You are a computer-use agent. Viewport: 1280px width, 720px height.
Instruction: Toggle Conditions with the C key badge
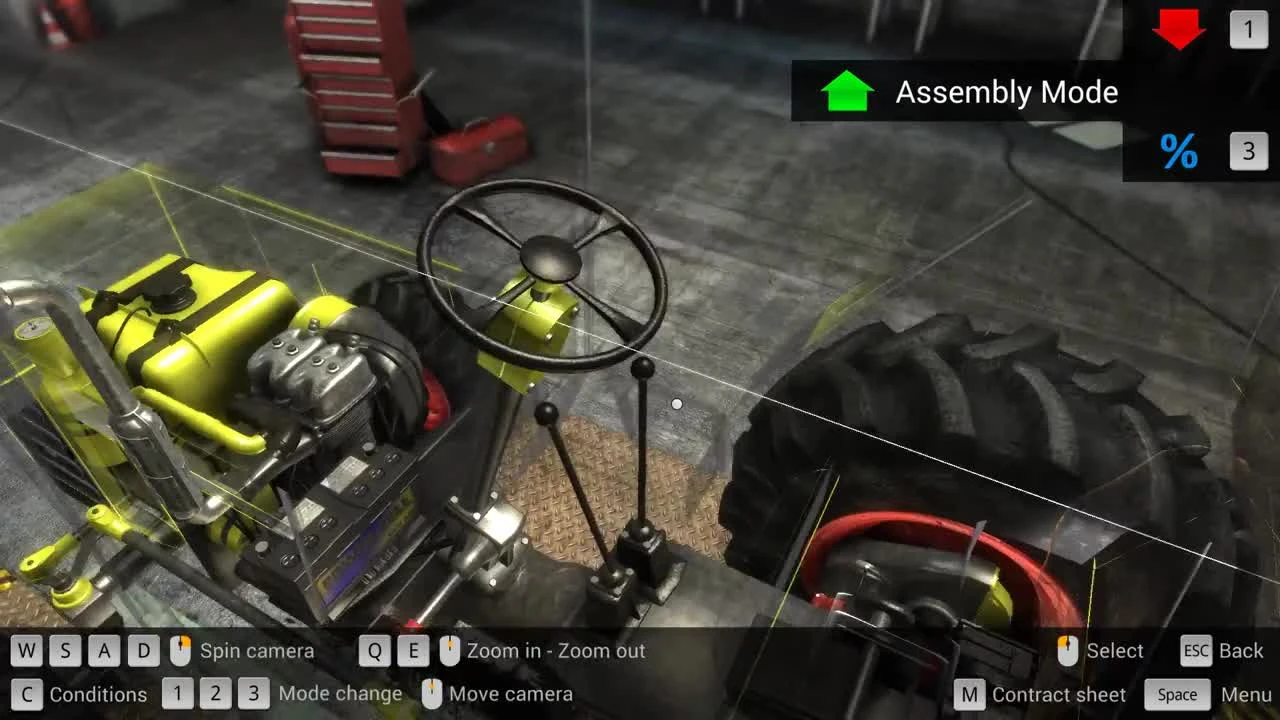click(x=28, y=694)
